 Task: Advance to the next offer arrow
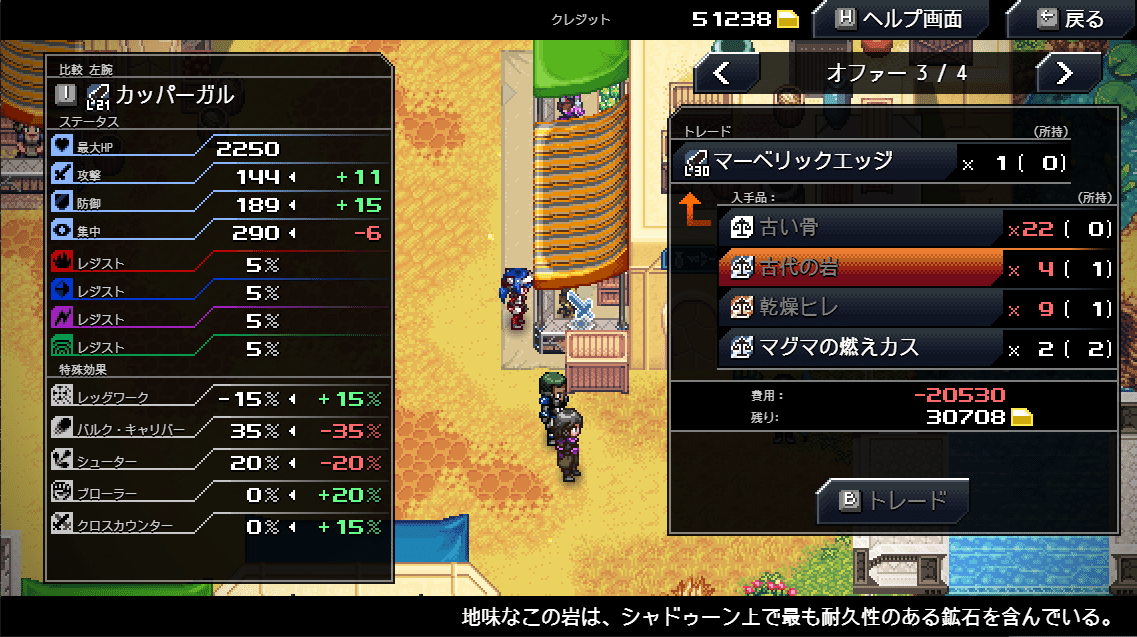[x=1066, y=72]
